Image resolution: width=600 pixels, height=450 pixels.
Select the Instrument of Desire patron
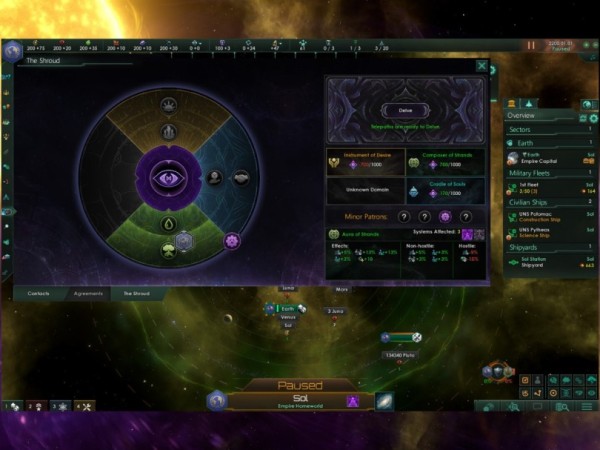click(365, 160)
